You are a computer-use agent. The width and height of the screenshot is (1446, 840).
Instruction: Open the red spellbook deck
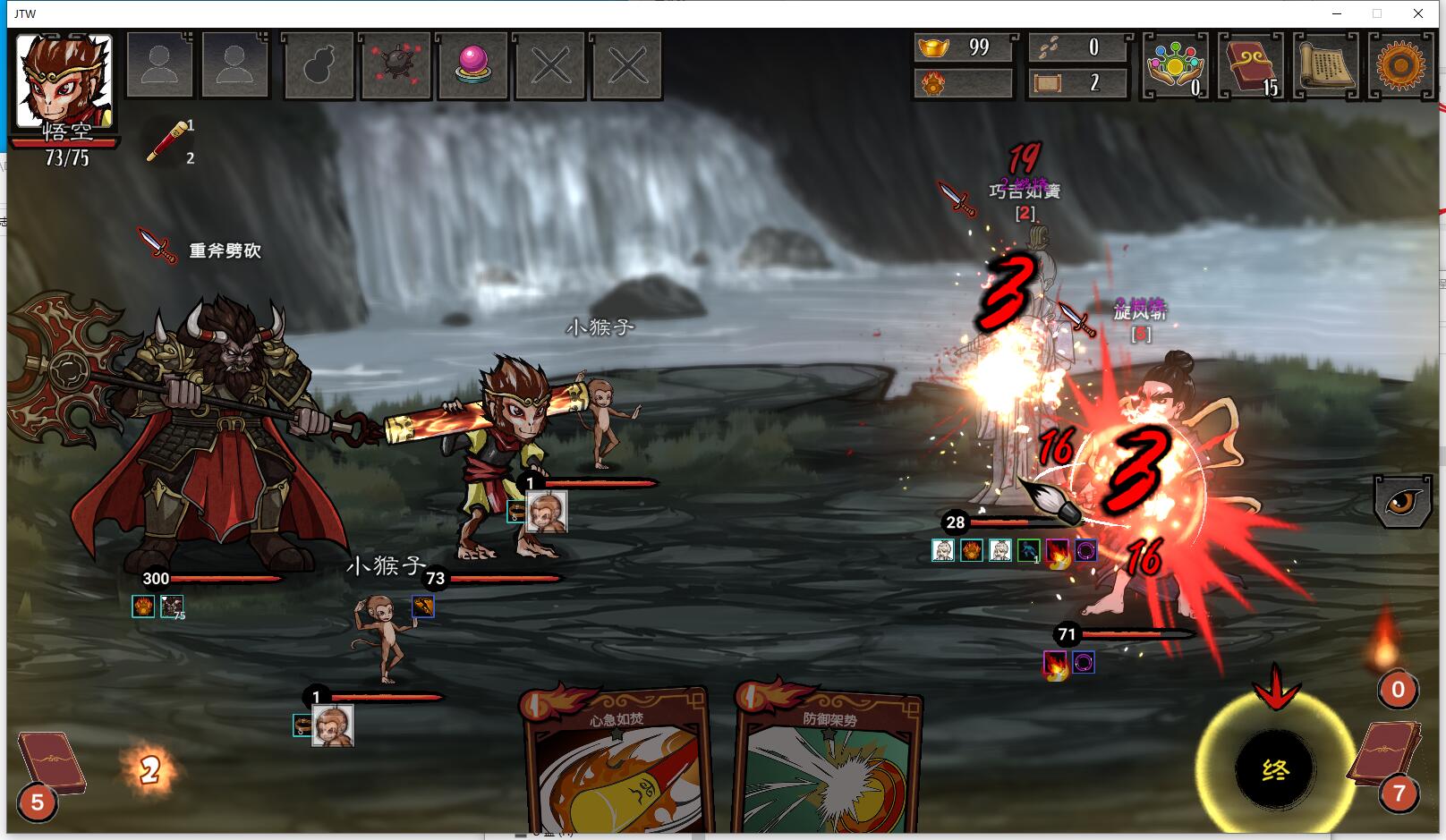pyautogui.click(x=1250, y=64)
